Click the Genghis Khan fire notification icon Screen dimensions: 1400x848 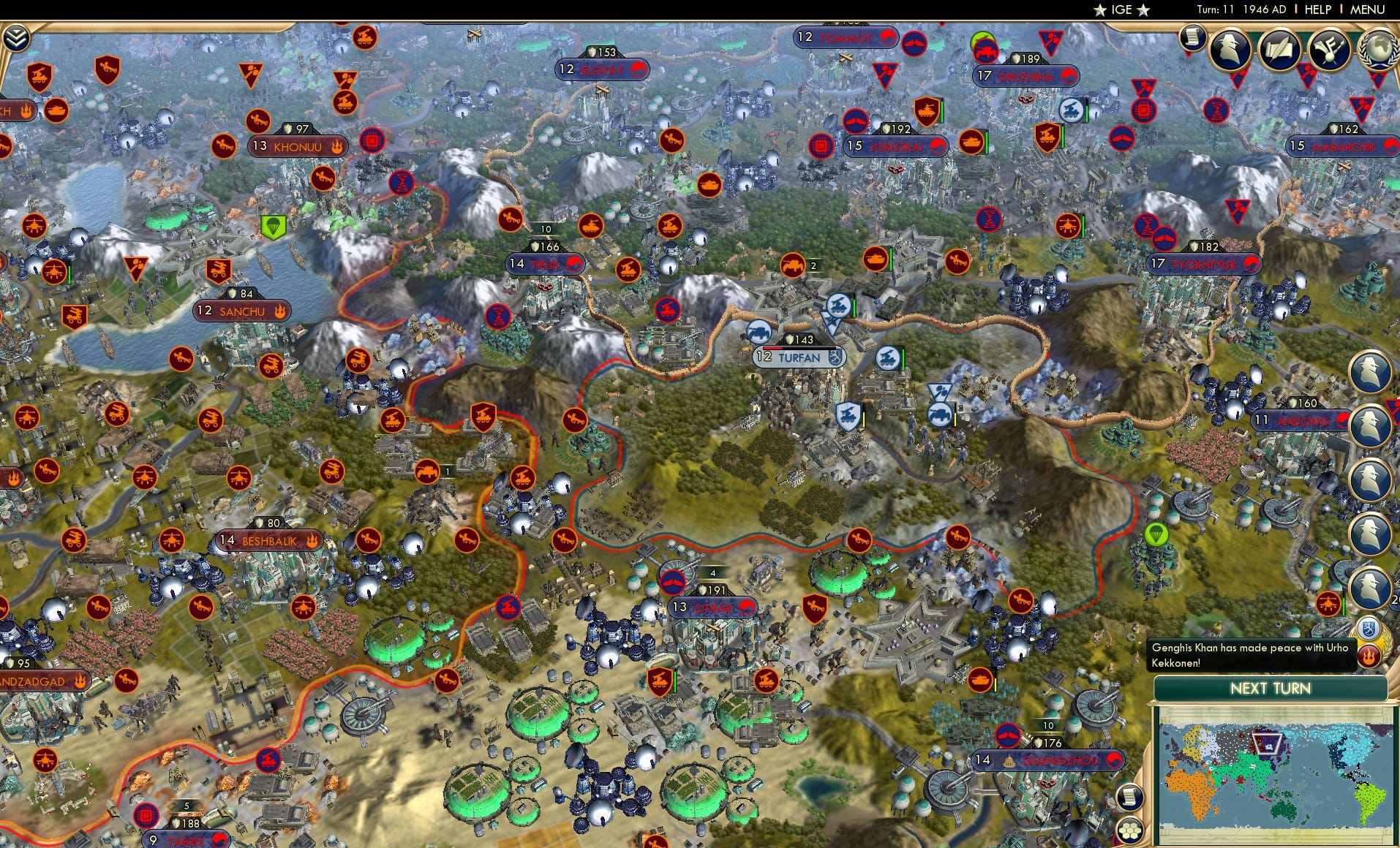point(1369,655)
